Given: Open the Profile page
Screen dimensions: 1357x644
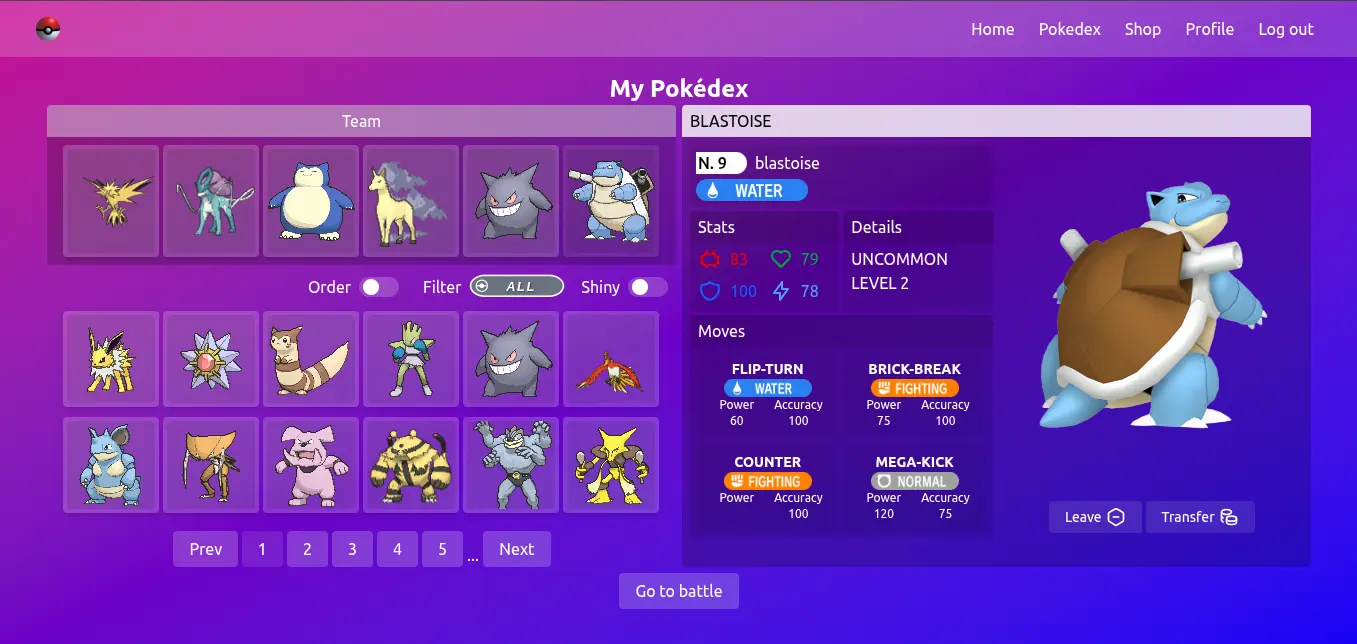Looking at the screenshot, I should coord(1209,29).
